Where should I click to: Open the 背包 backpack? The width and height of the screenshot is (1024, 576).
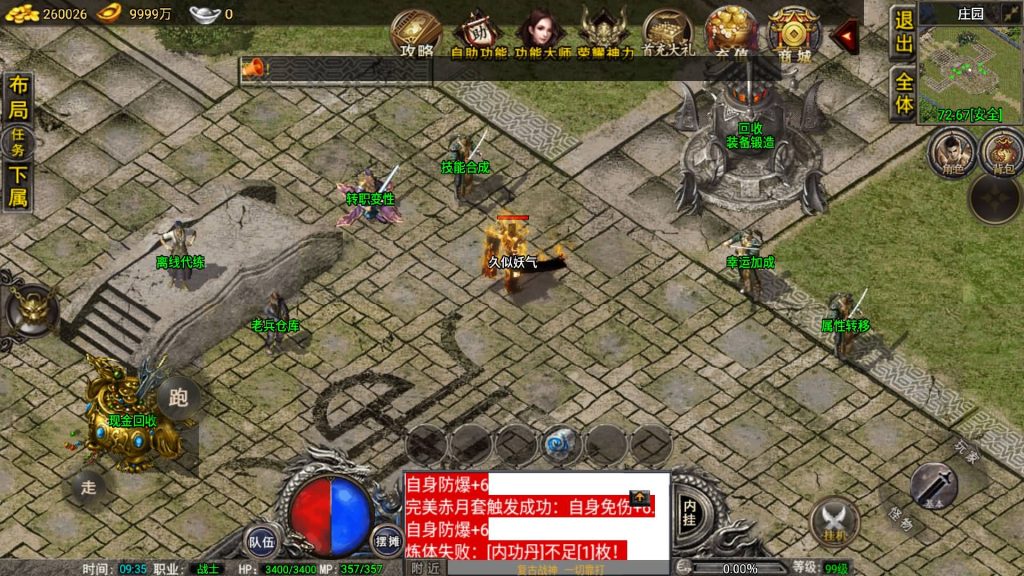tap(1001, 153)
